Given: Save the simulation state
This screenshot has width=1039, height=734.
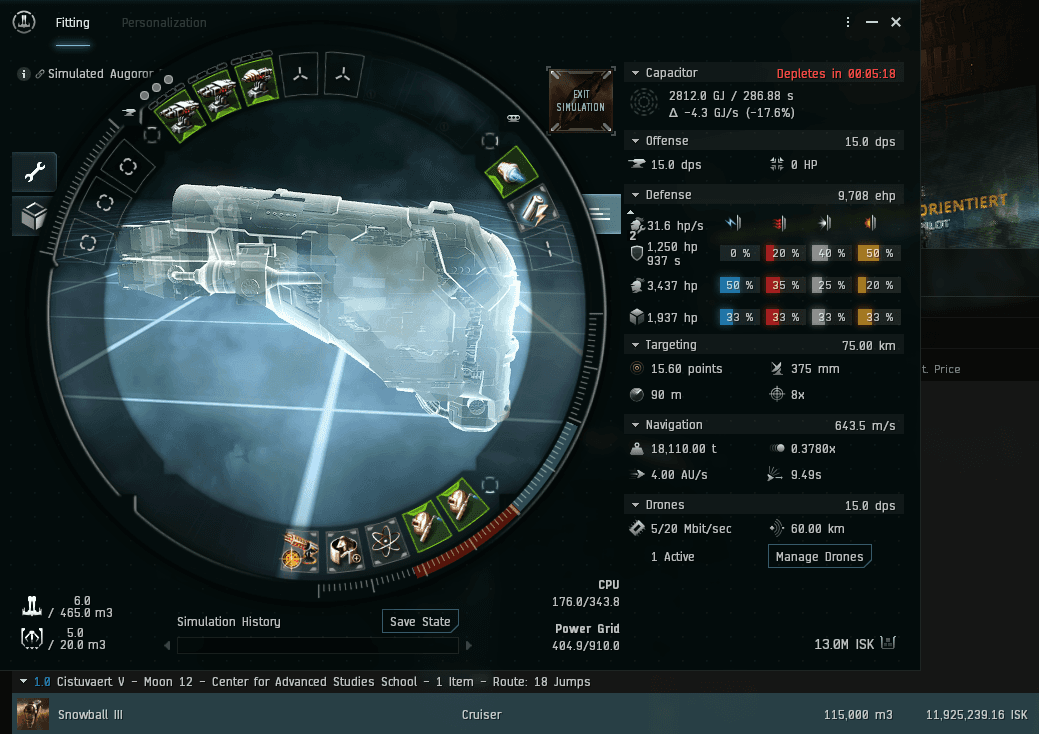Looking at the screenshot, I should [x=420, y=621].
